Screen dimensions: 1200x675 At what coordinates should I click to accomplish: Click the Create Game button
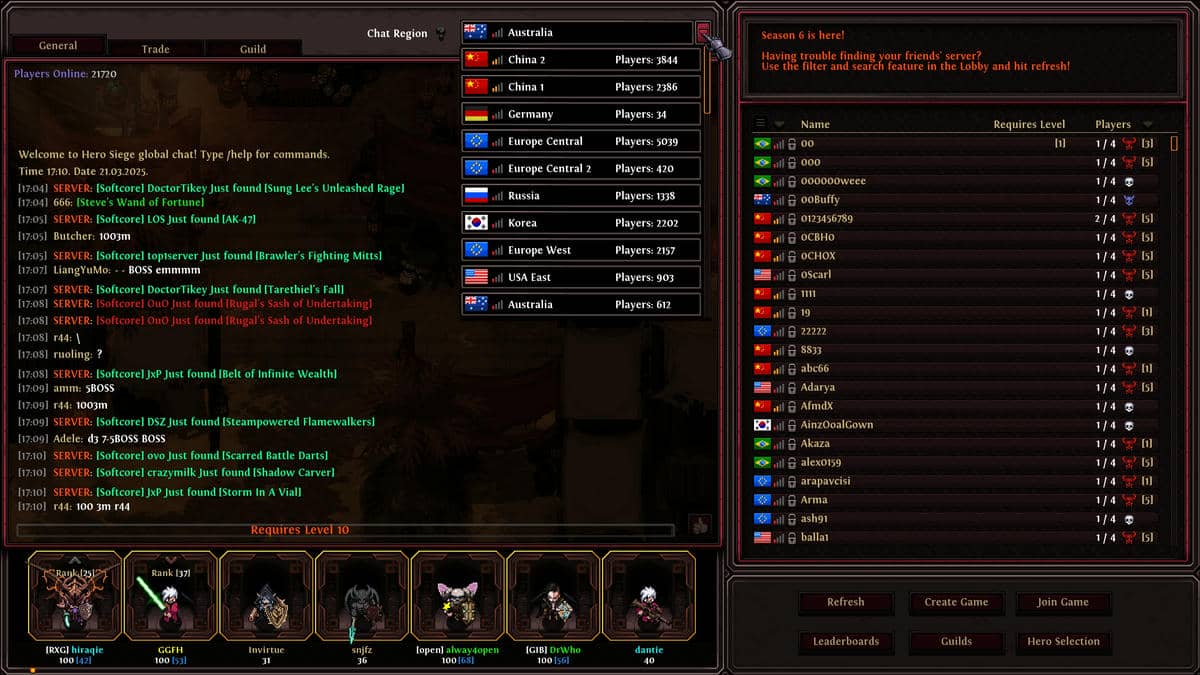(956, 602)
